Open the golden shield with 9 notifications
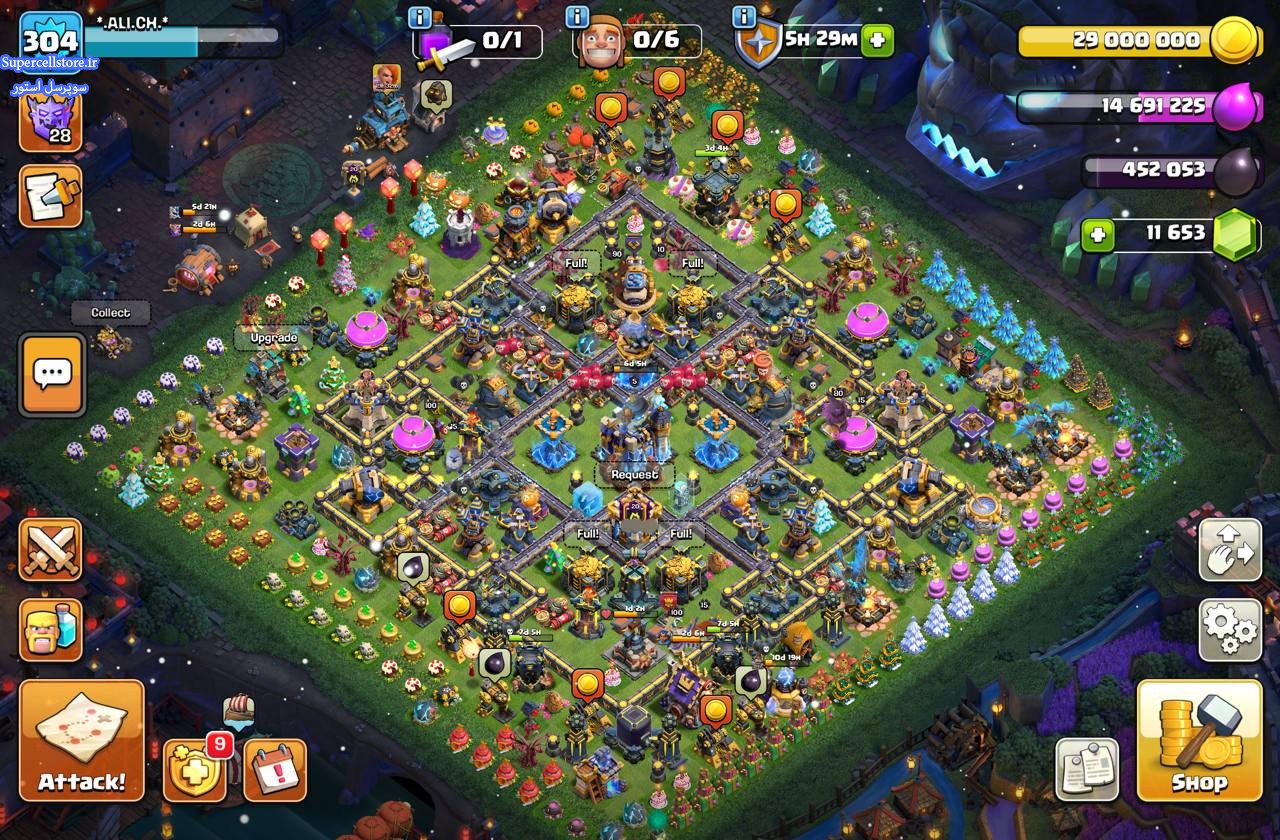Viewport: 1280px width, 840px height. pos(194,769)
